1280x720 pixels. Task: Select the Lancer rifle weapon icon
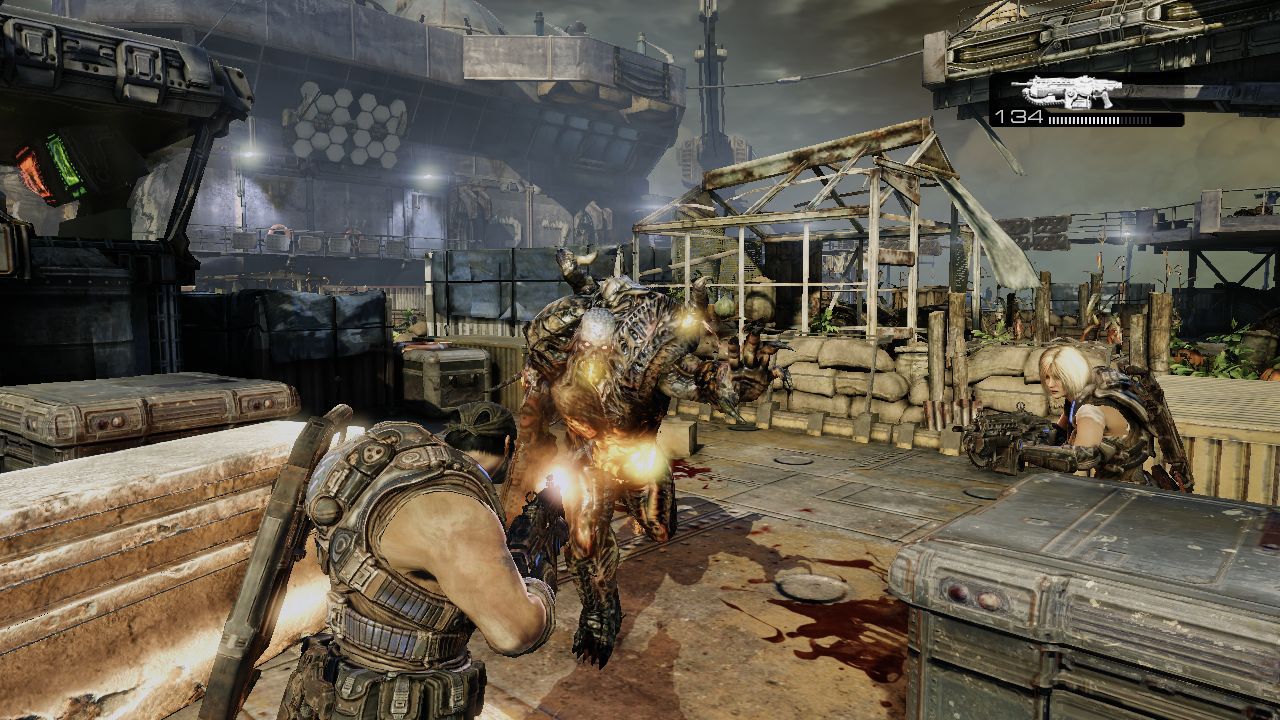(x=1065, y=92)
